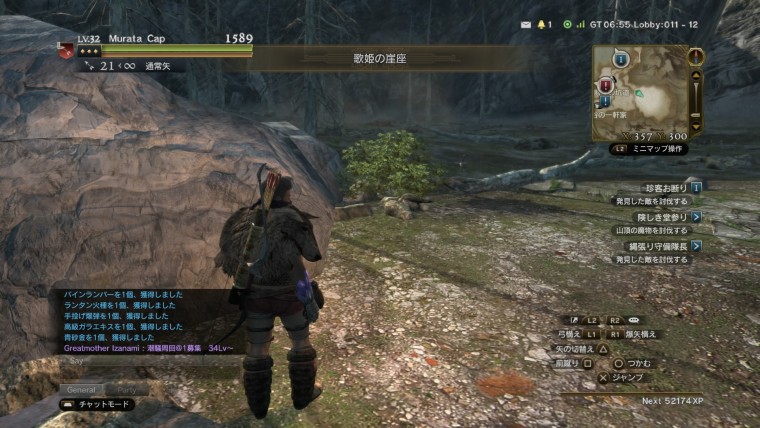This screenshot has height=428, width=760.
Task: Click the red quest marker on minimap
Action: (605, 86)
